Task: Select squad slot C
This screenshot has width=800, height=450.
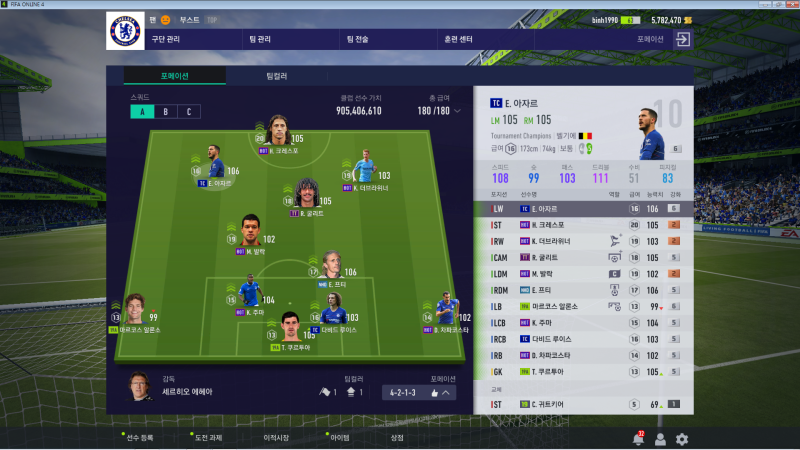Action: click(189, 111)
